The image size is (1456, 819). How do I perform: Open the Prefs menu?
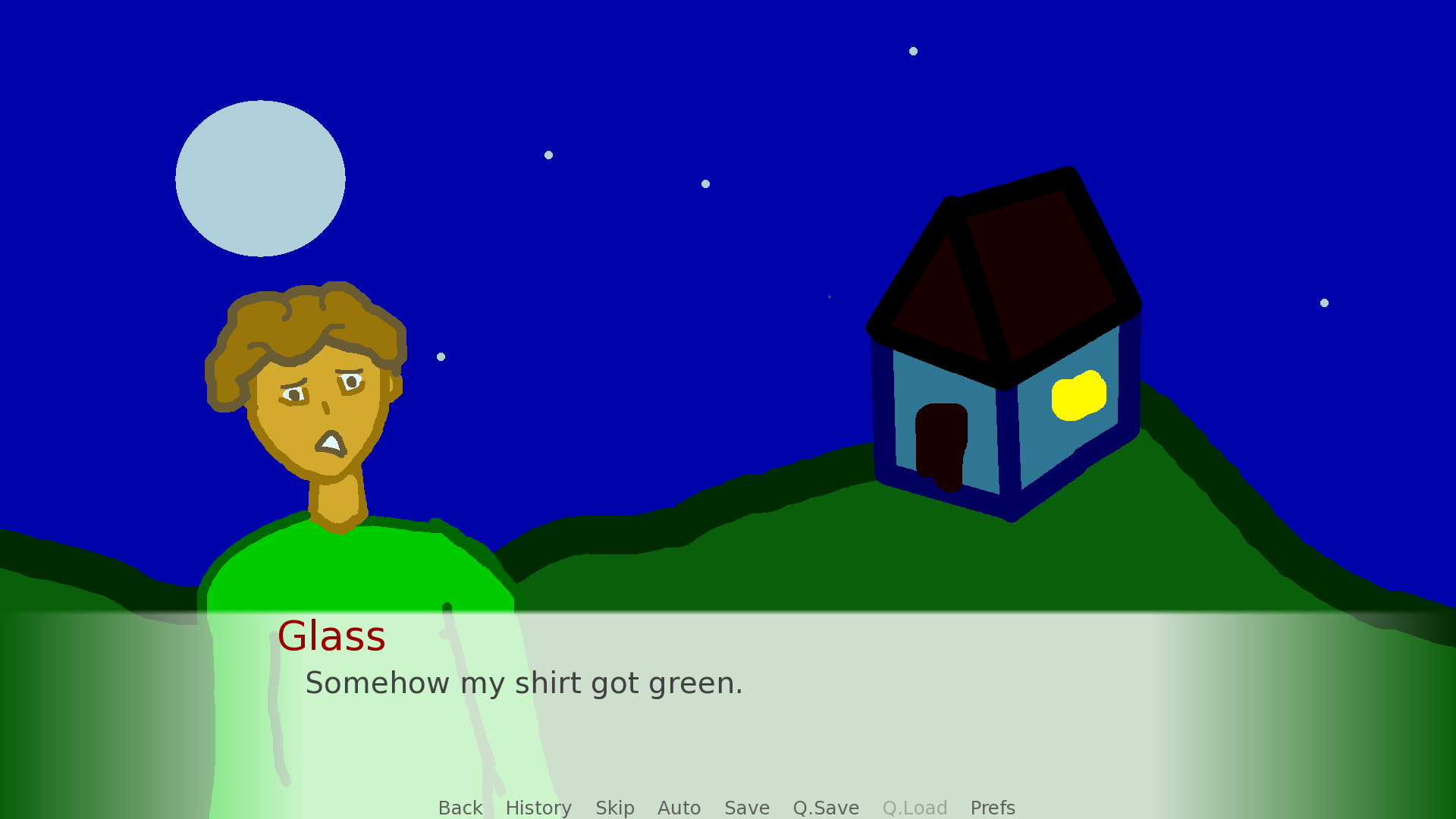pos(993,808)
